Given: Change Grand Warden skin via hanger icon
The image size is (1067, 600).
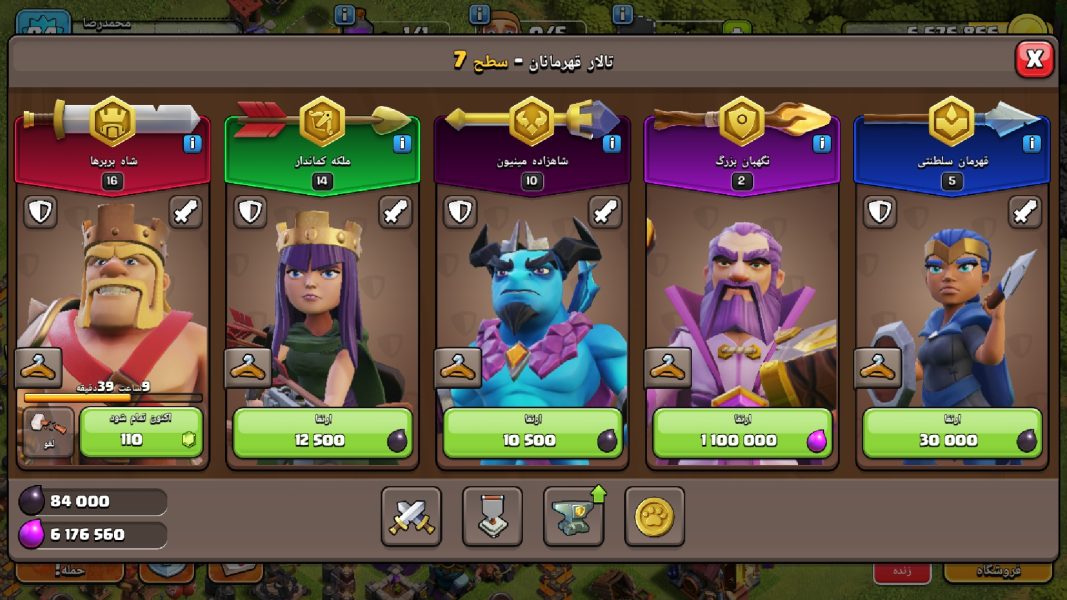Looking at the screenshot, I should (x=668, y=368).
